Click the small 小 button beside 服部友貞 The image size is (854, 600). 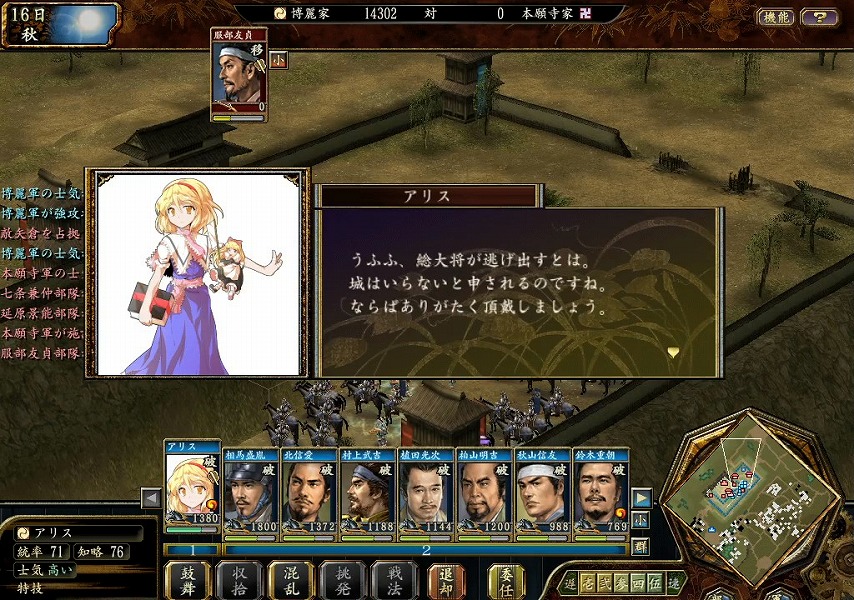coord(277,59)
